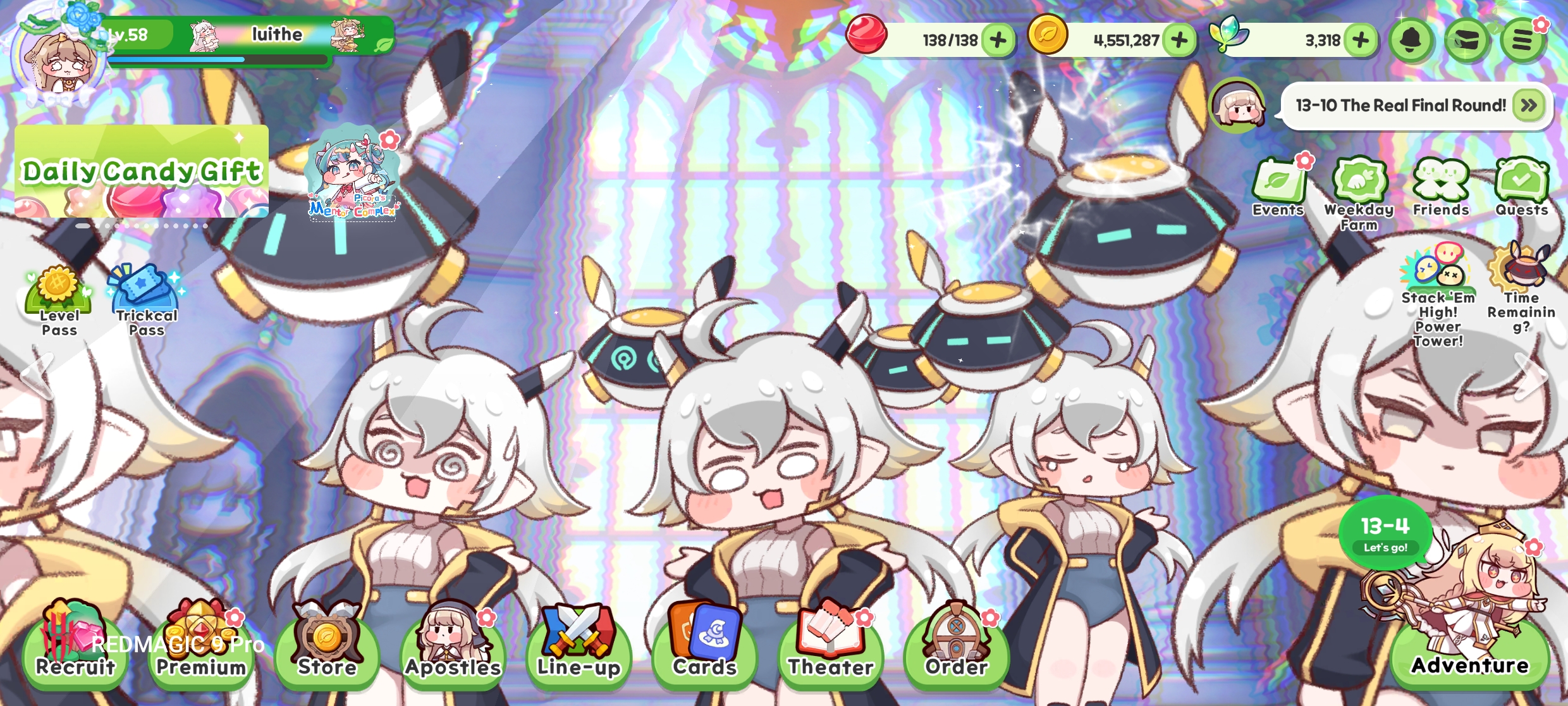Open the Daily Candy Gift banner
The image size is (1568, 706).
click(142, 171)
